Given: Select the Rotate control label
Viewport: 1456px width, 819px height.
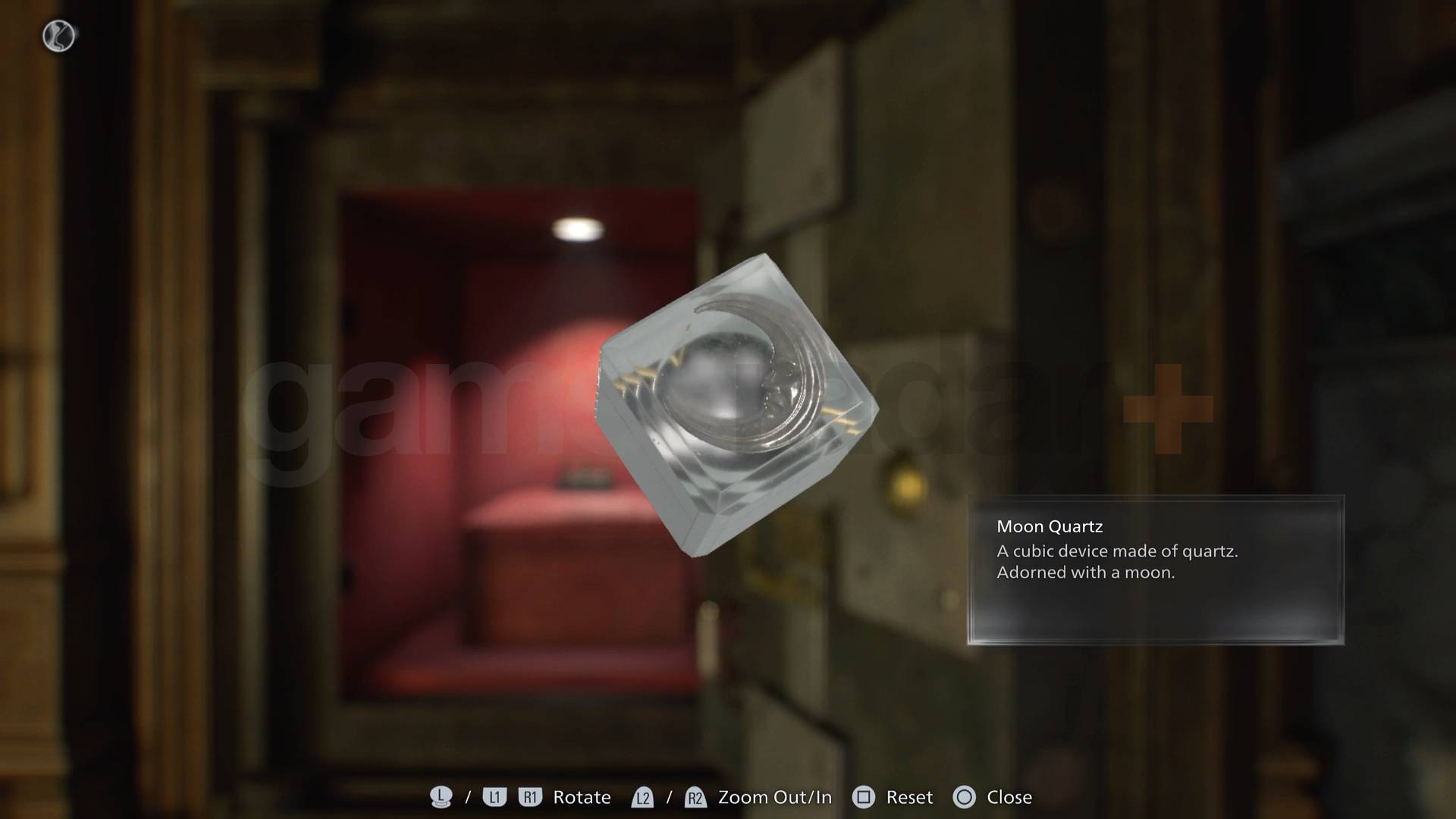Looking at the screenshot, I should tap(582, 797).
